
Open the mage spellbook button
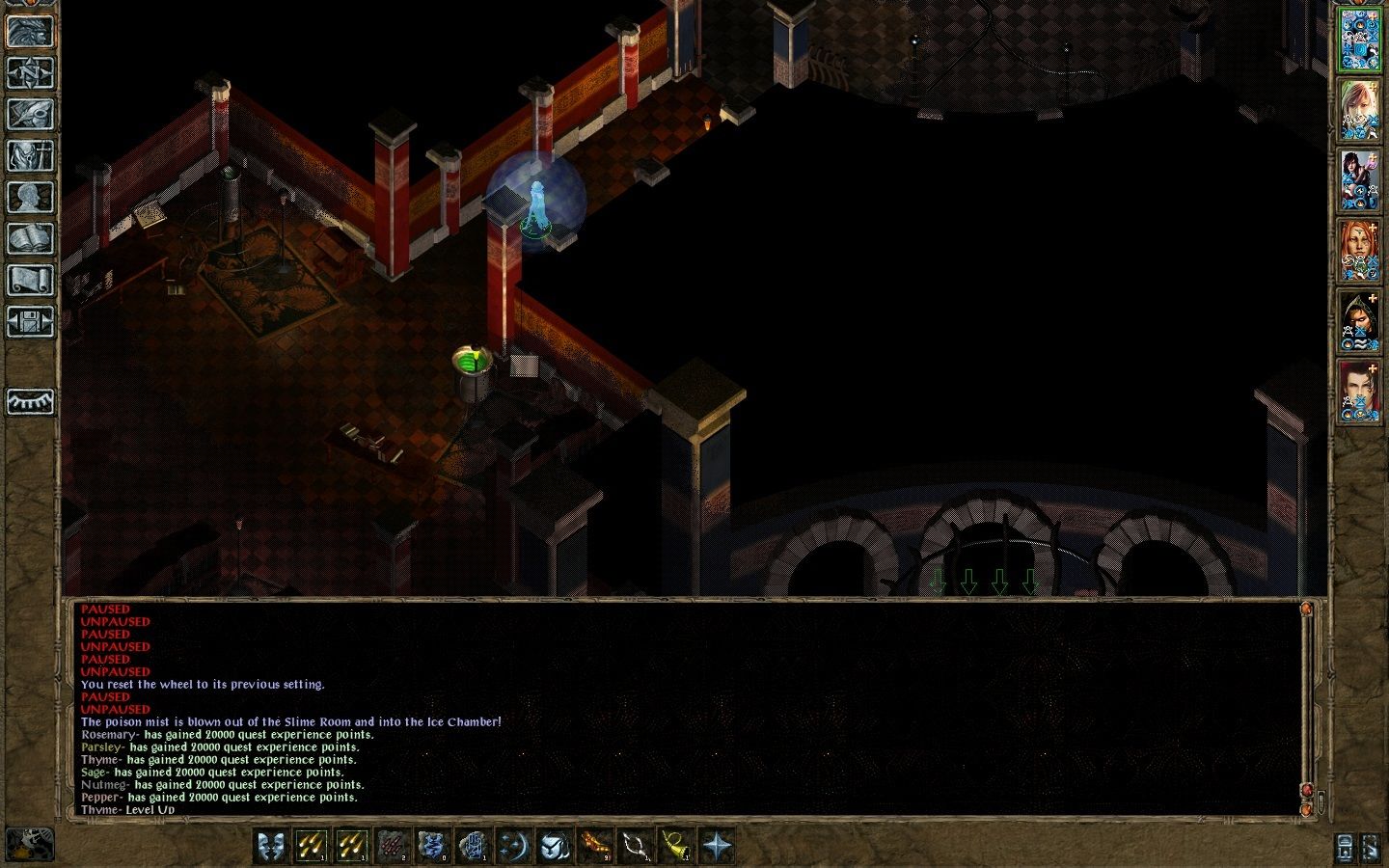coord(30,239)
